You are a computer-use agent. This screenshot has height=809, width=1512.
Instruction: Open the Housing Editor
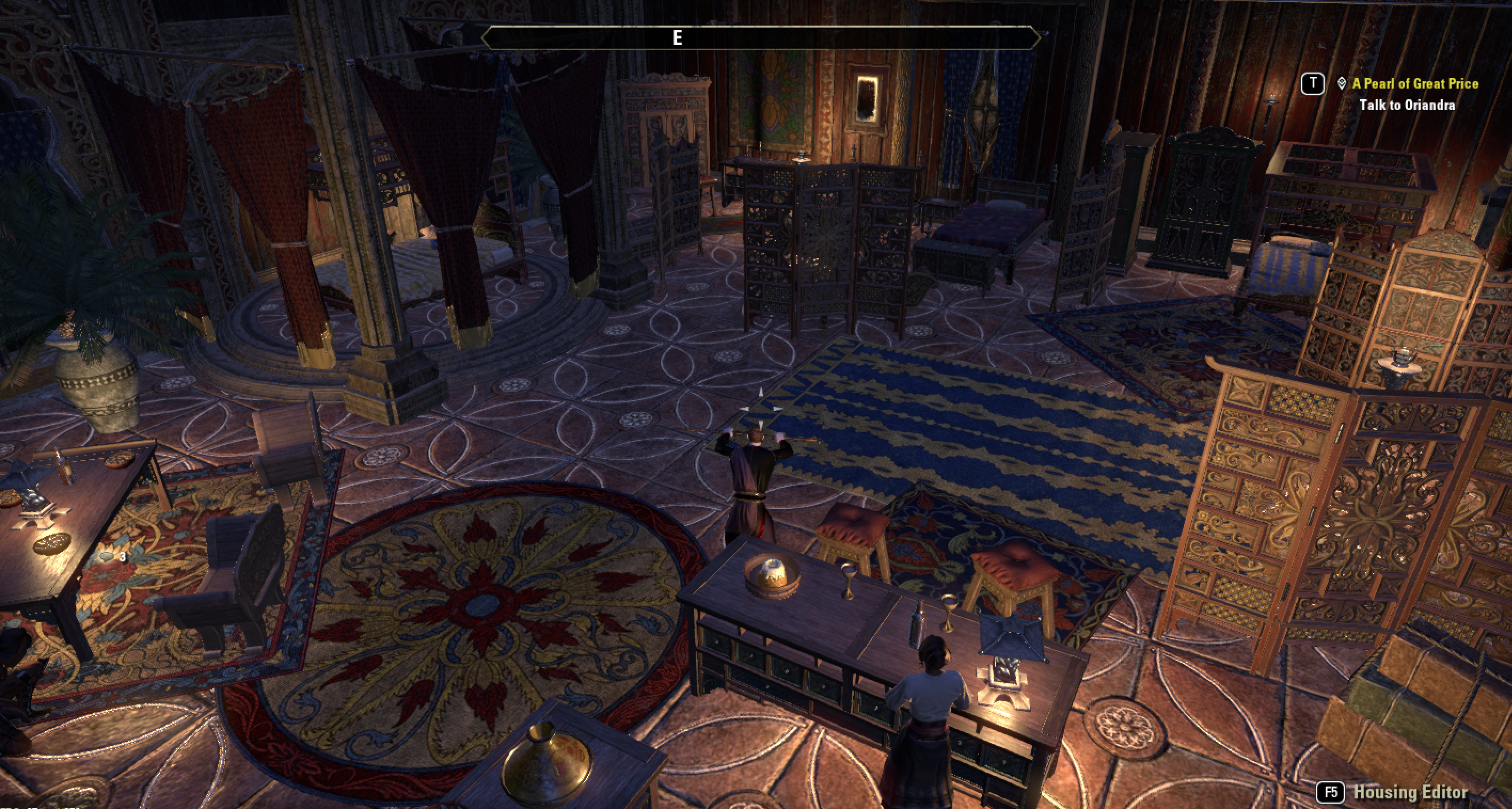point(1410,792)
